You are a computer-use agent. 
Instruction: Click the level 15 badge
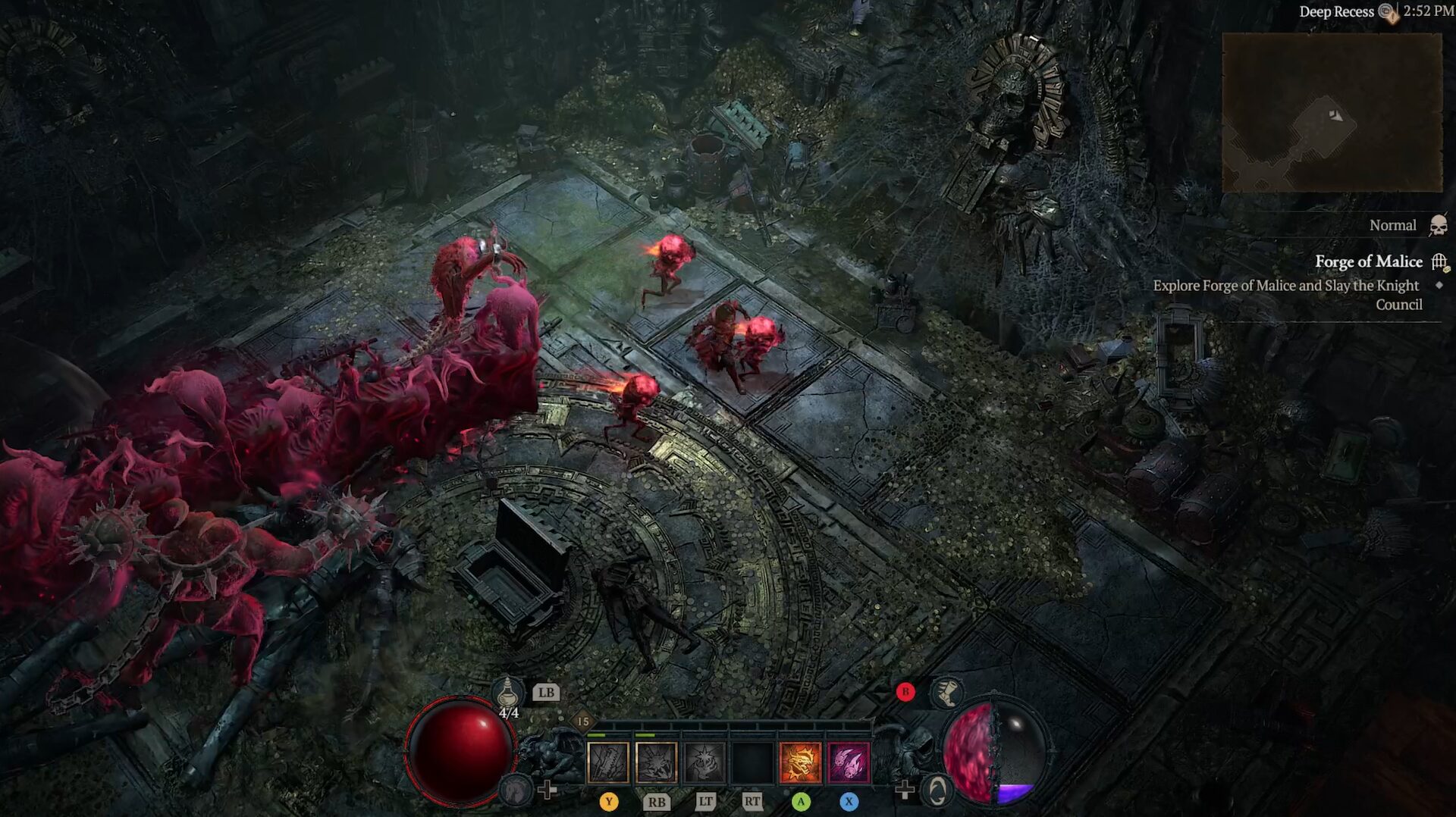[582, 722]
